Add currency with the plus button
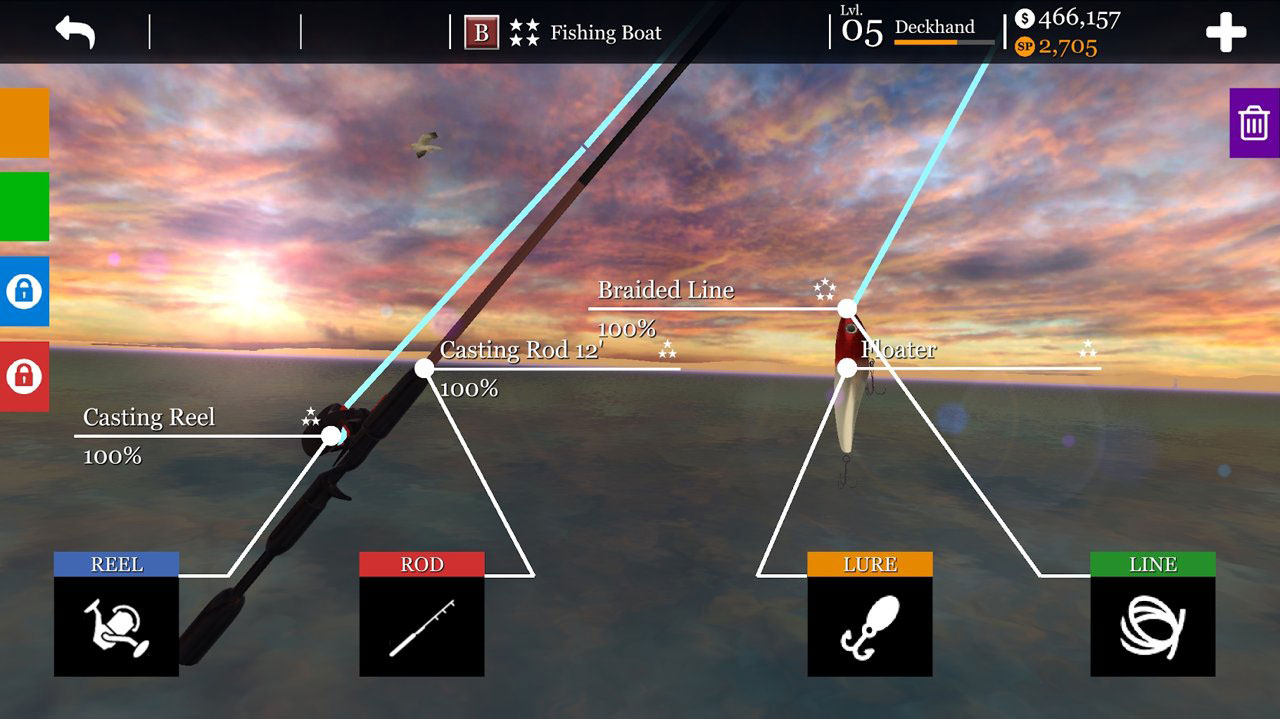 coord(1226,33)
